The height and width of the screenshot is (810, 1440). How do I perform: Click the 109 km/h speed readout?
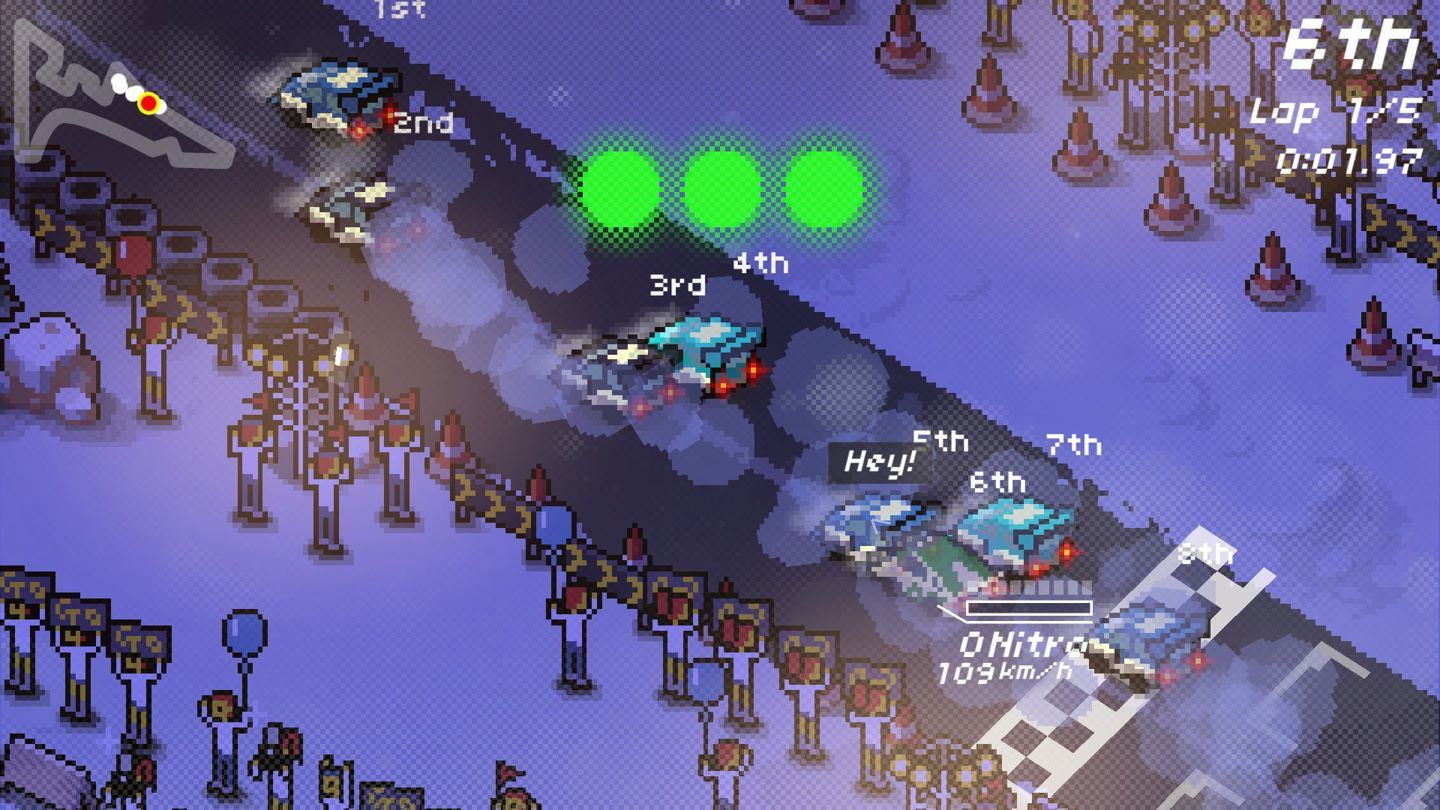pos(1006,673)
